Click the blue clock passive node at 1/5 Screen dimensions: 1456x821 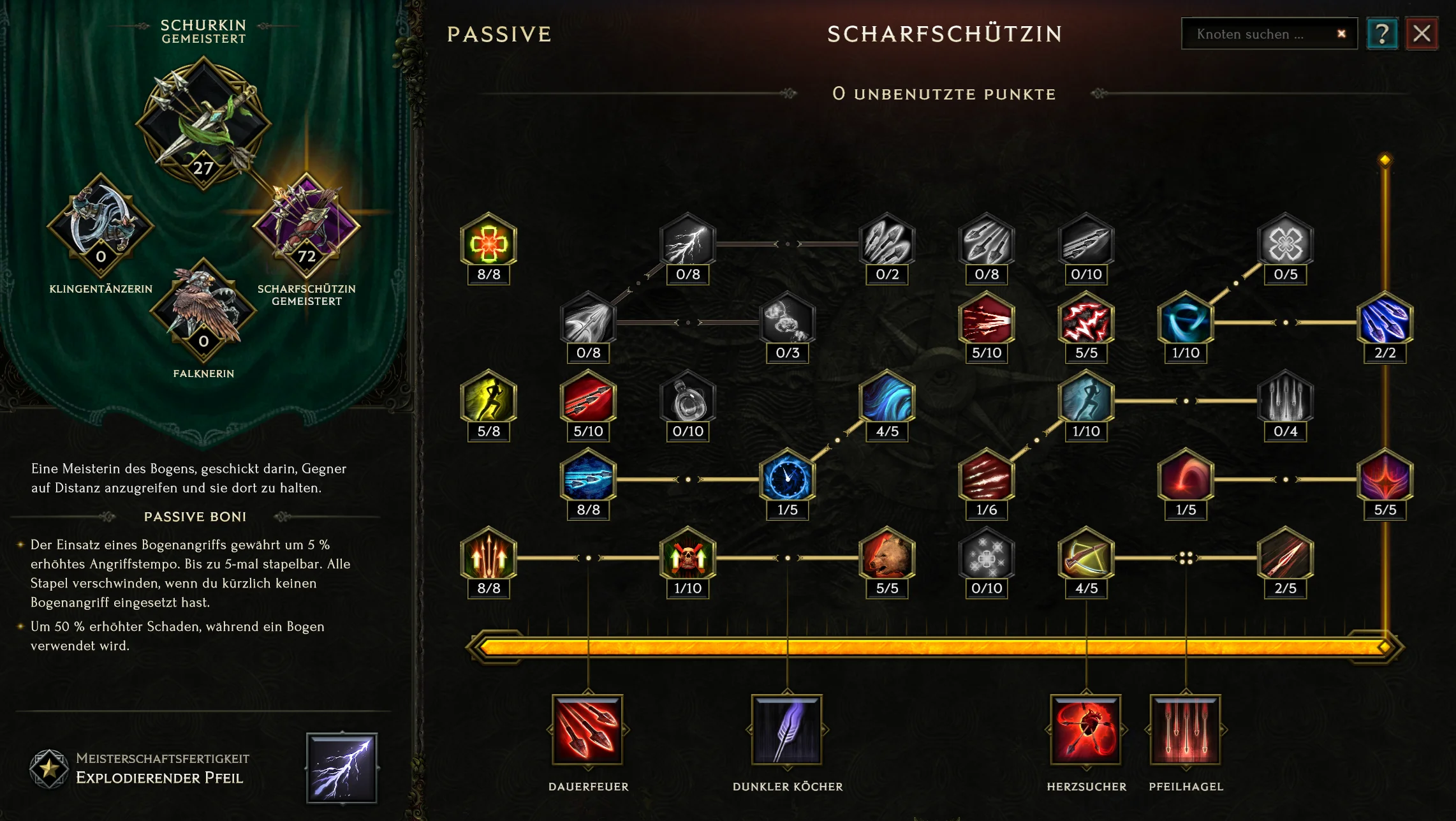coord(786,480)
